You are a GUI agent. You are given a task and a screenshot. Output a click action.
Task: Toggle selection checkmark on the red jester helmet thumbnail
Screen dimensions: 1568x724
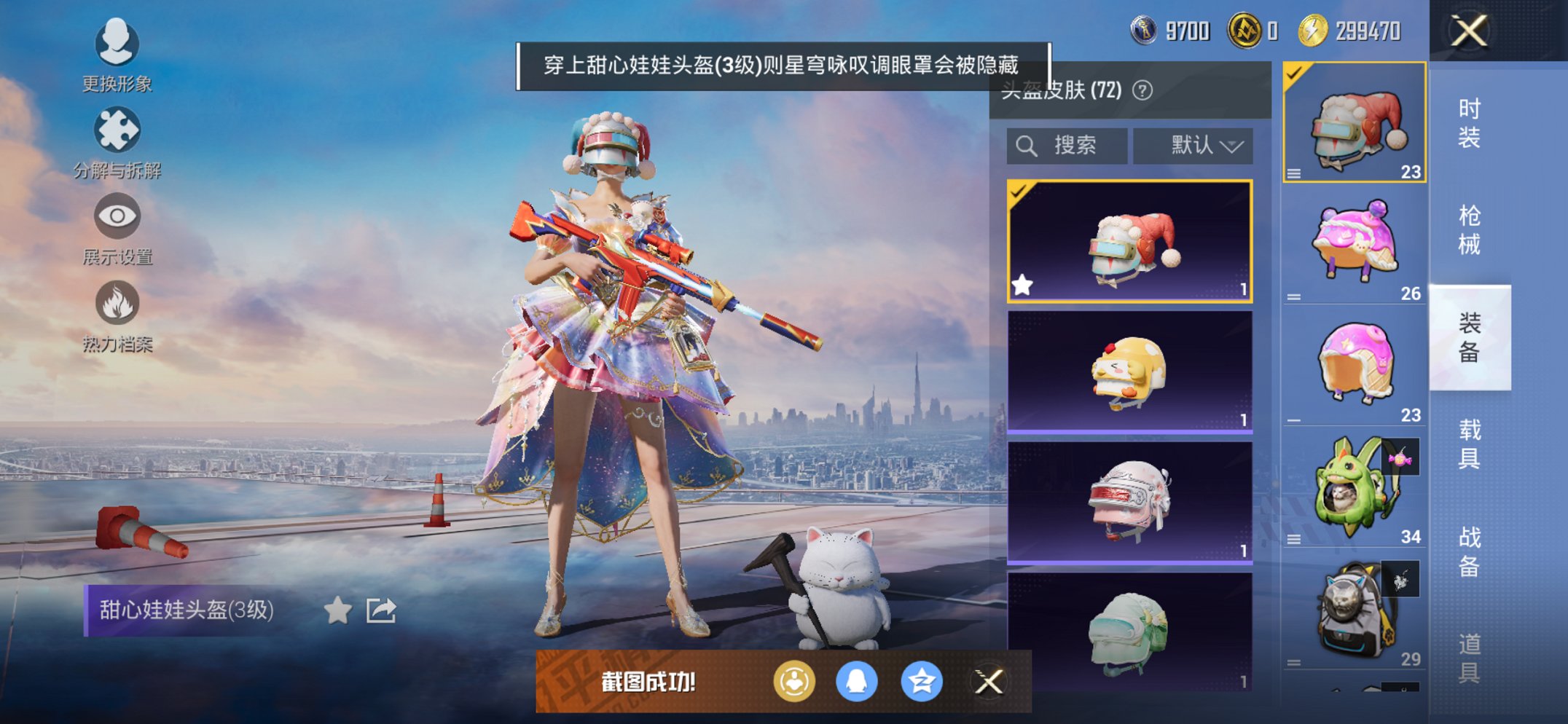(x=1019, y=193)
